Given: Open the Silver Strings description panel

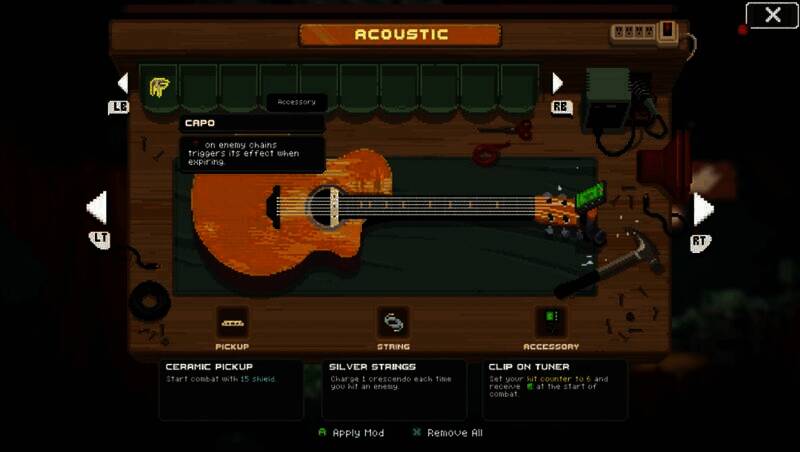Looking at the screenshot, I should click(393, 389).
